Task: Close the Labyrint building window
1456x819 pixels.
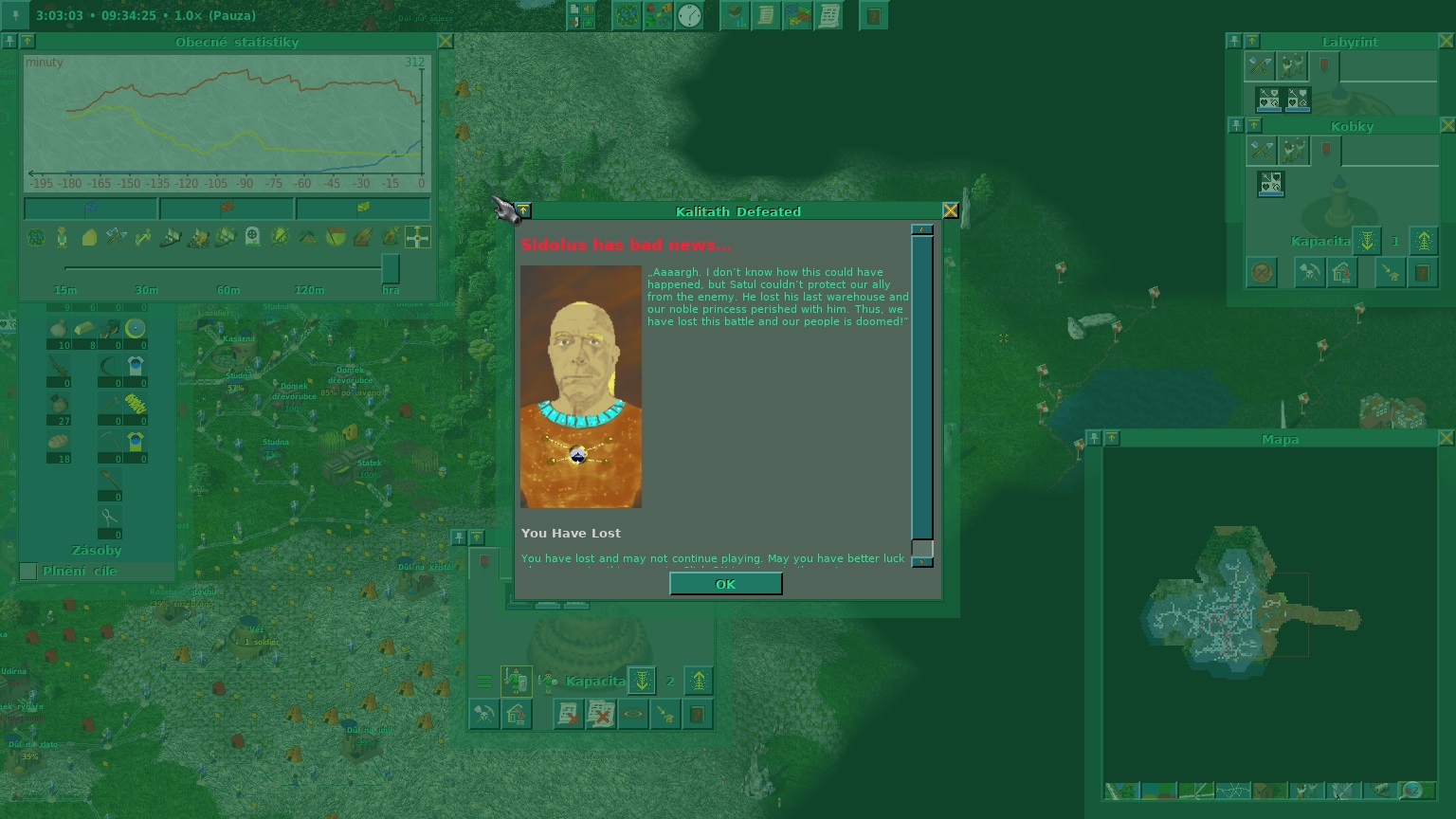Action: point(1447,42)
